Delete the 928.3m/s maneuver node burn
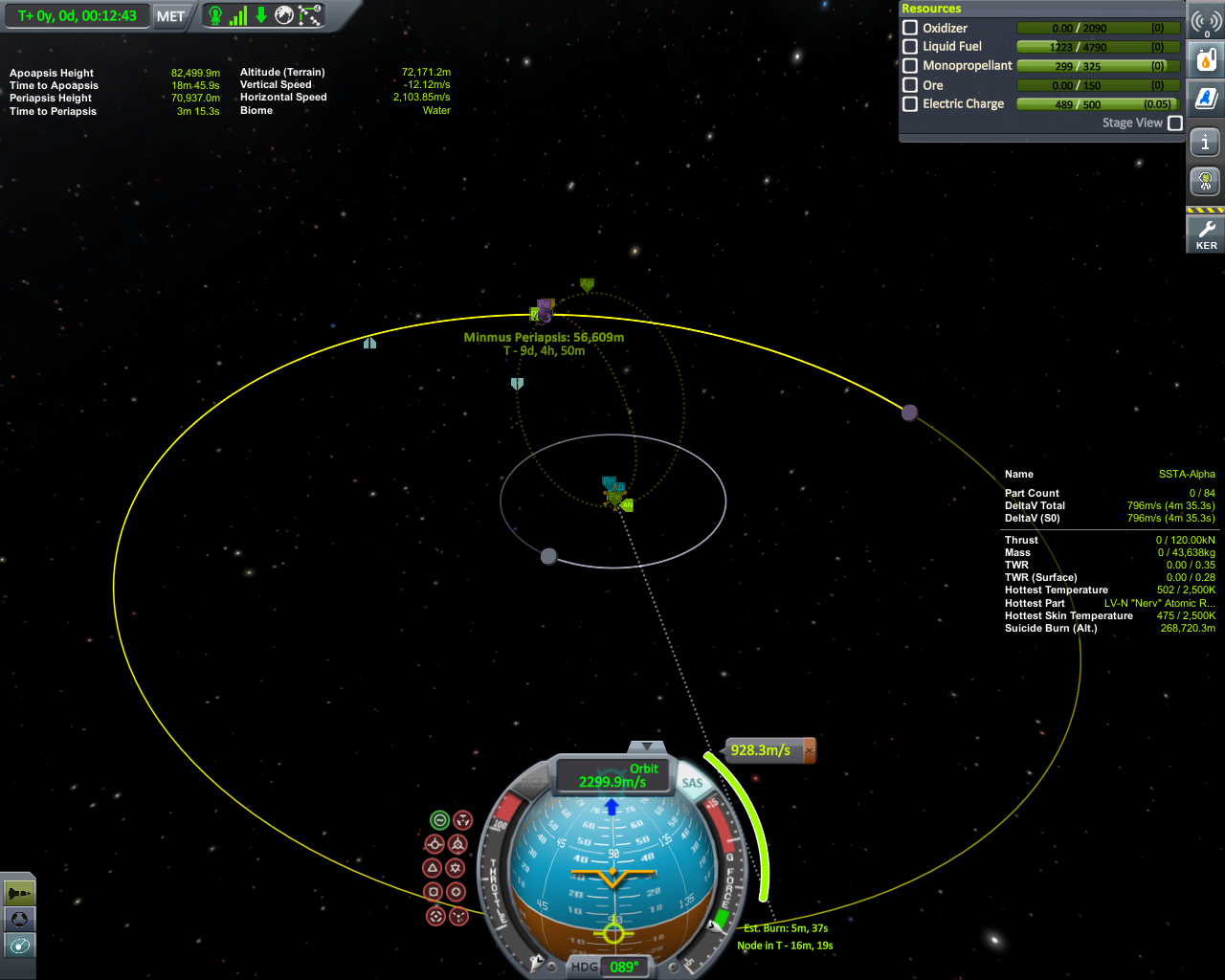This screenshot has width=1225, height=980. point(810,750)
